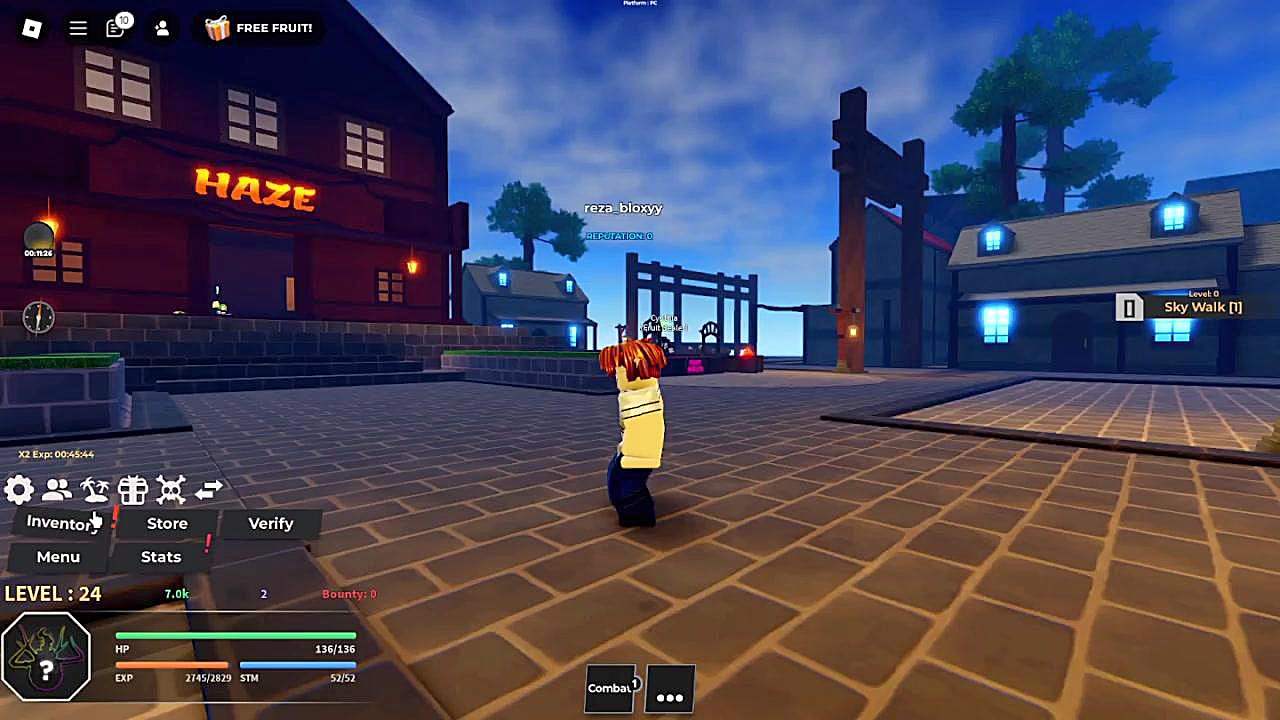Claim the FREE FRUIT! gift
Viewport: 1280px width, 720px height.
pyautogui.click(x=259, y=28)
